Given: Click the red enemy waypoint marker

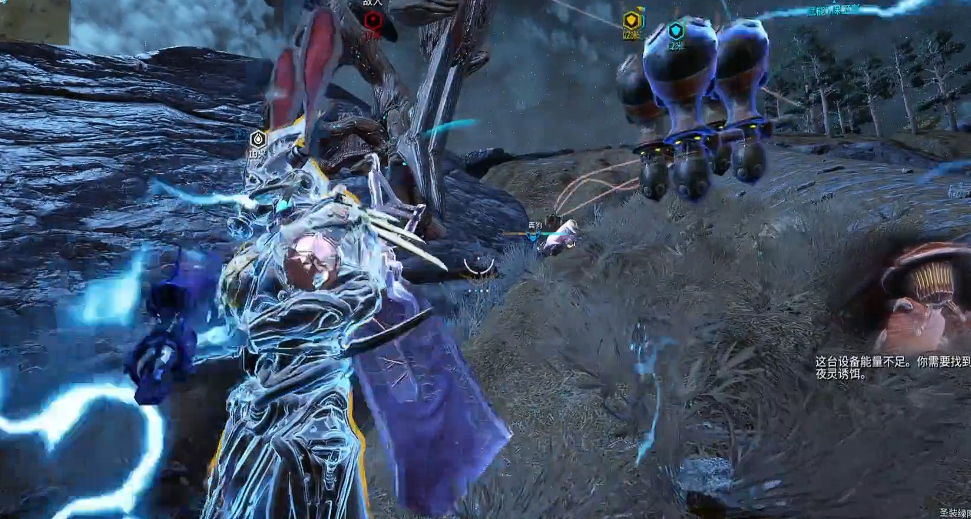Looking at the screenshot, I should tap(372, 20).
